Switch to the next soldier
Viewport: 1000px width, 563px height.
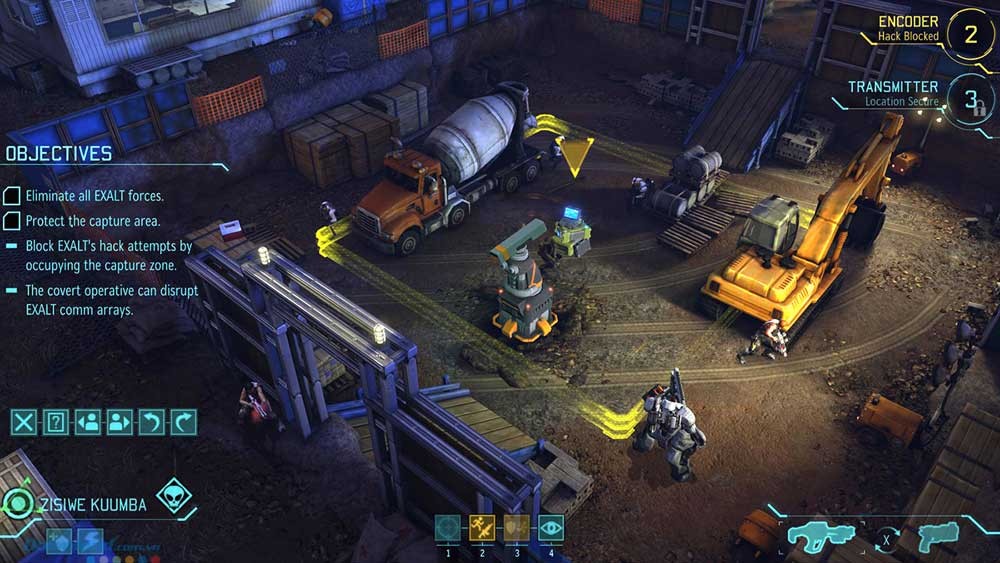[120, 422]
